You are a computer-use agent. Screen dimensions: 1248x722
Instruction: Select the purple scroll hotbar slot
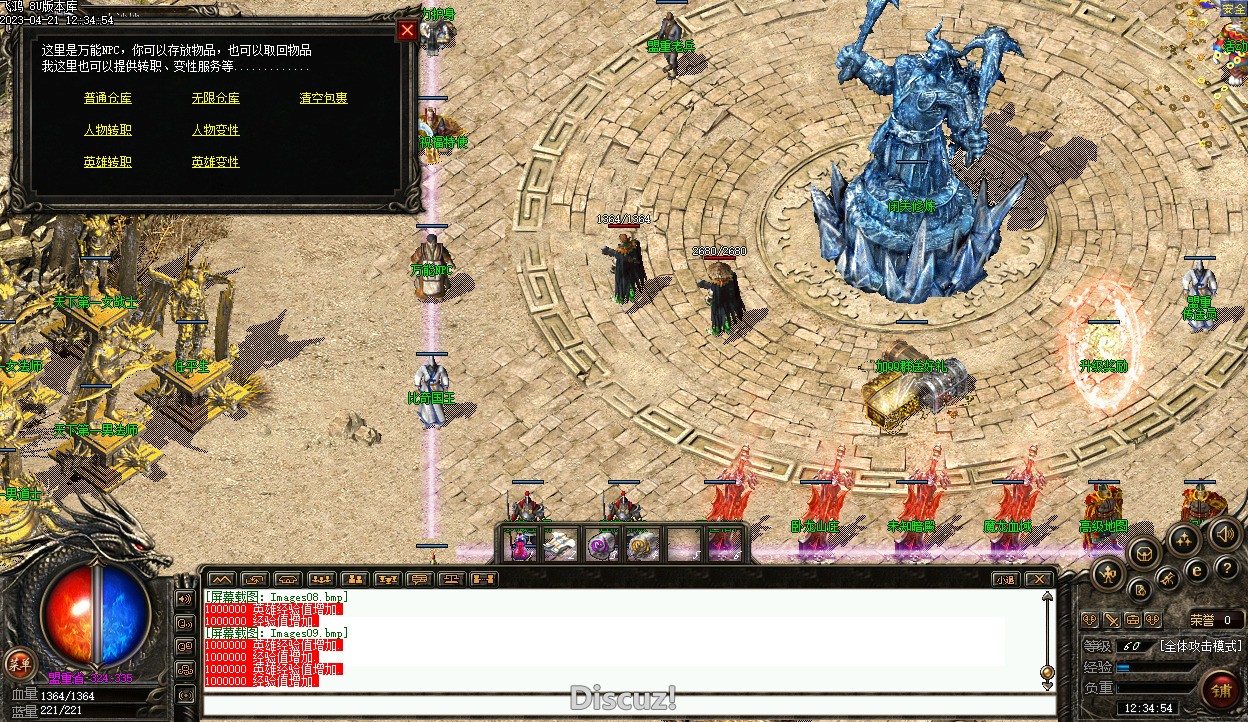[602, 545]
